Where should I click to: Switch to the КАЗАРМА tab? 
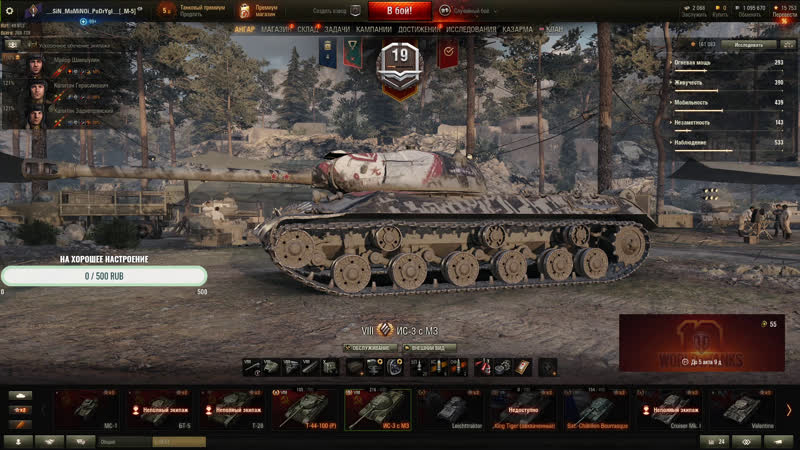(517, 30)
